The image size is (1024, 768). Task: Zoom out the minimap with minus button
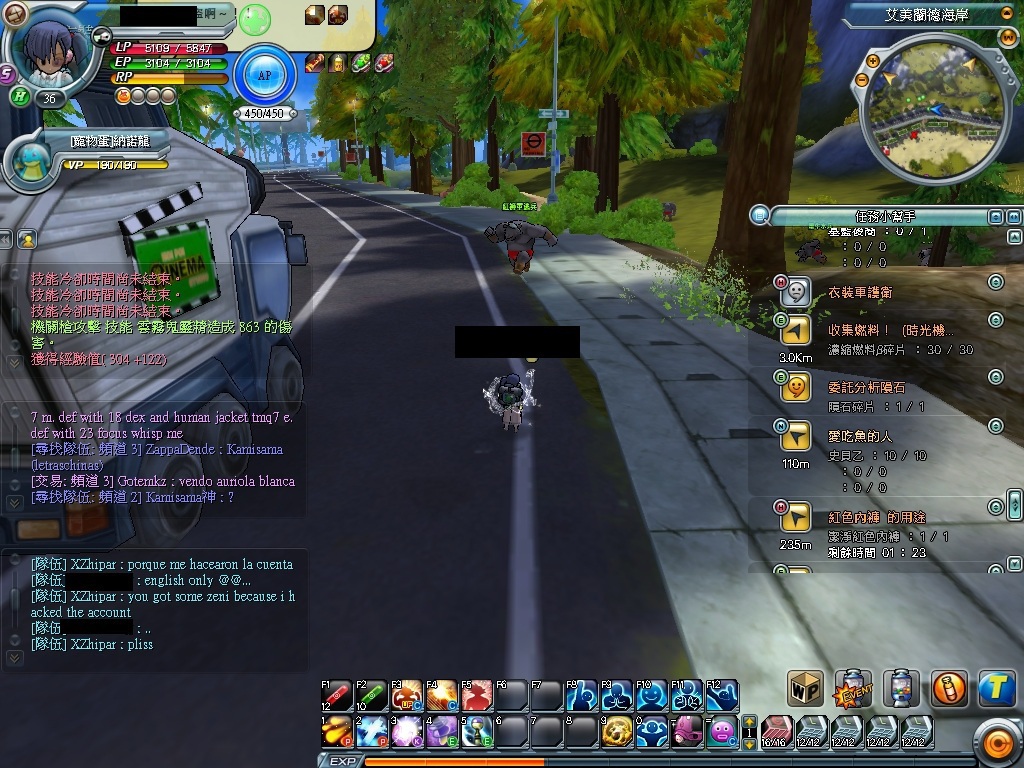862,79
